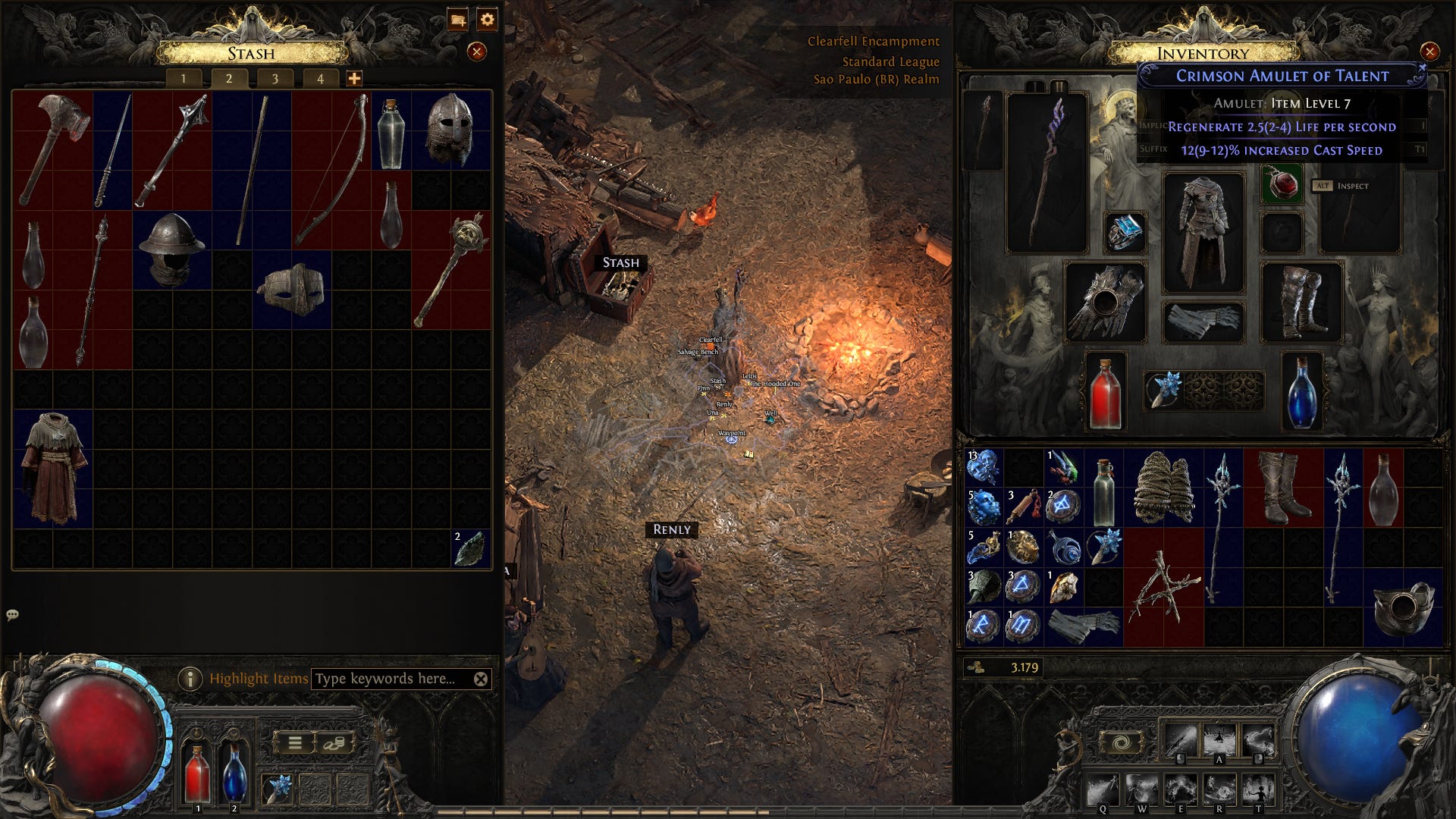Image resolution: width=1456 pixels, height=819 pixels.
Task: Add a new stash tab
Action: pos(354,78)
